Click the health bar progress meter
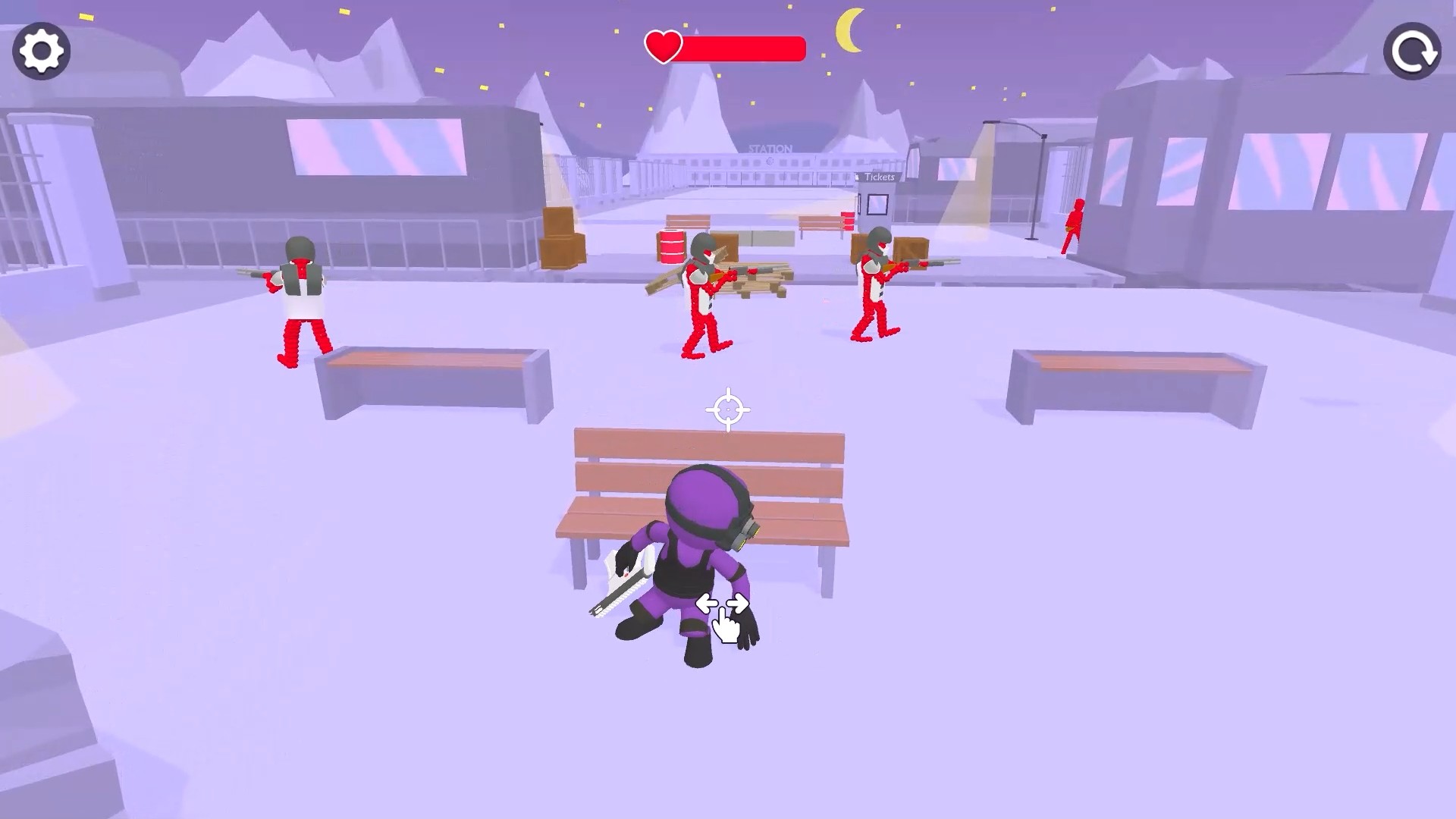 click(x=743, y=49)
